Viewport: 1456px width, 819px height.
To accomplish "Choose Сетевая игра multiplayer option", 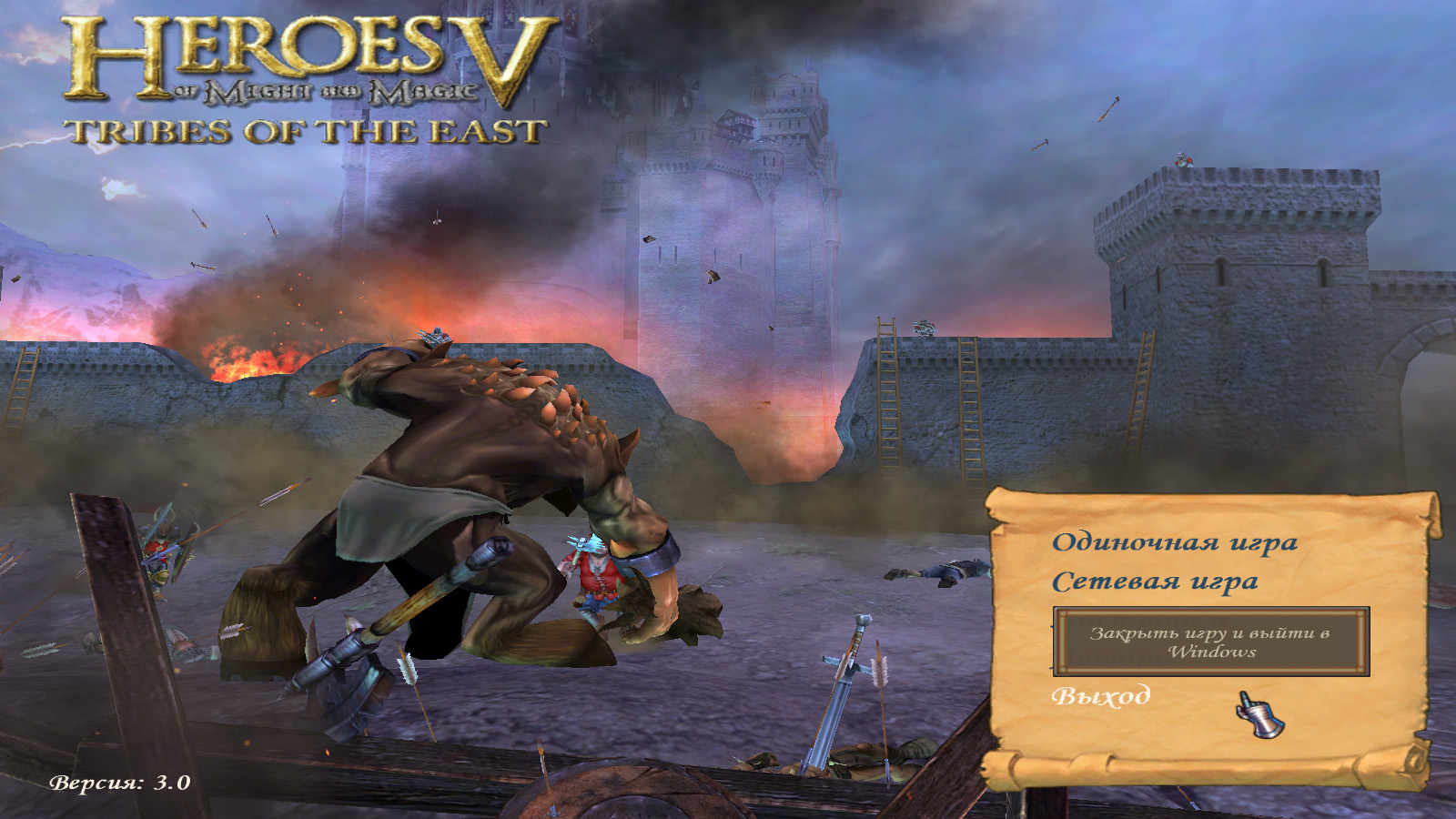I will tap(1155, 581).
